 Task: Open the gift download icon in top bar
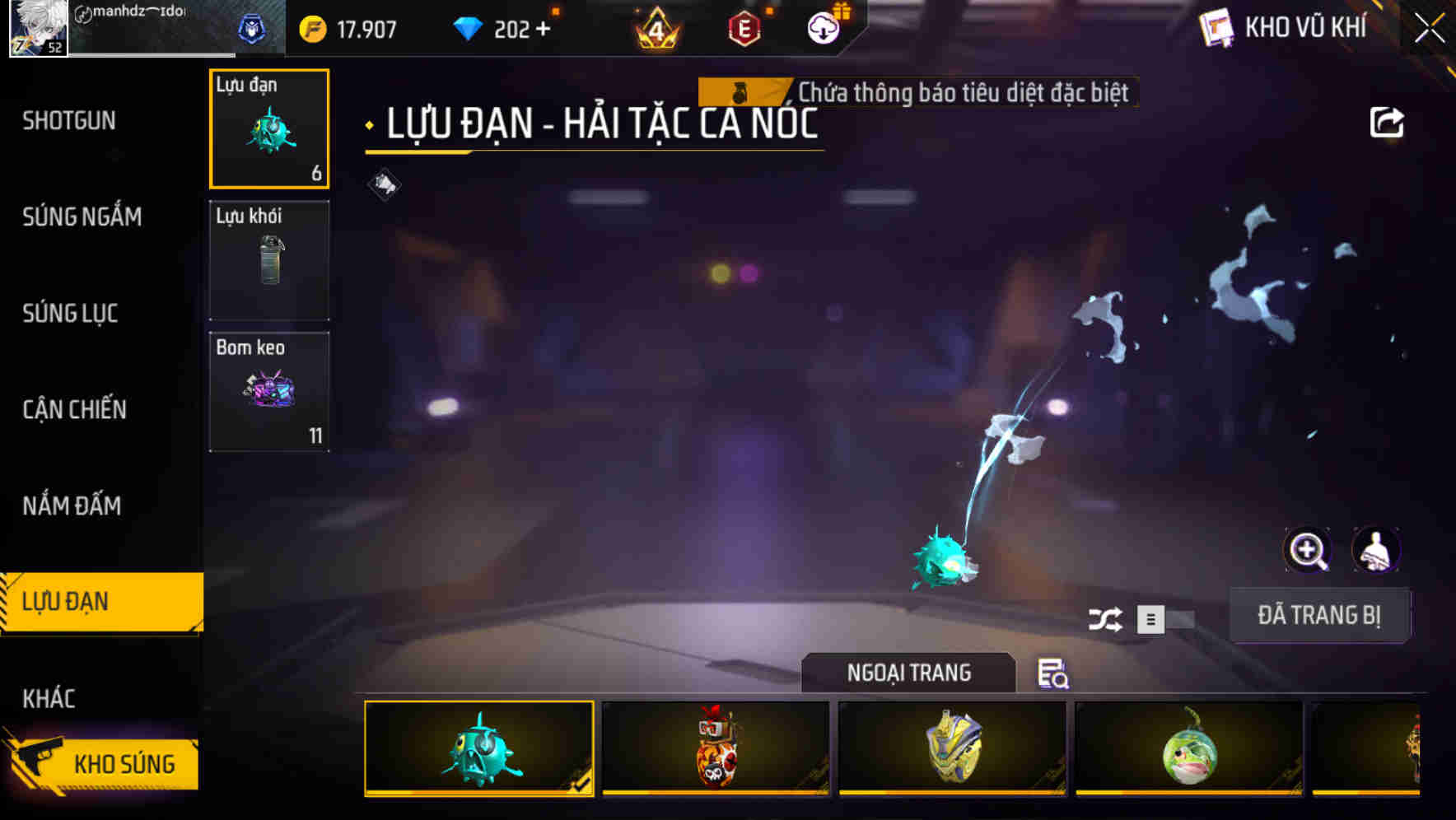pyautogui.click(x=824, y=27)
